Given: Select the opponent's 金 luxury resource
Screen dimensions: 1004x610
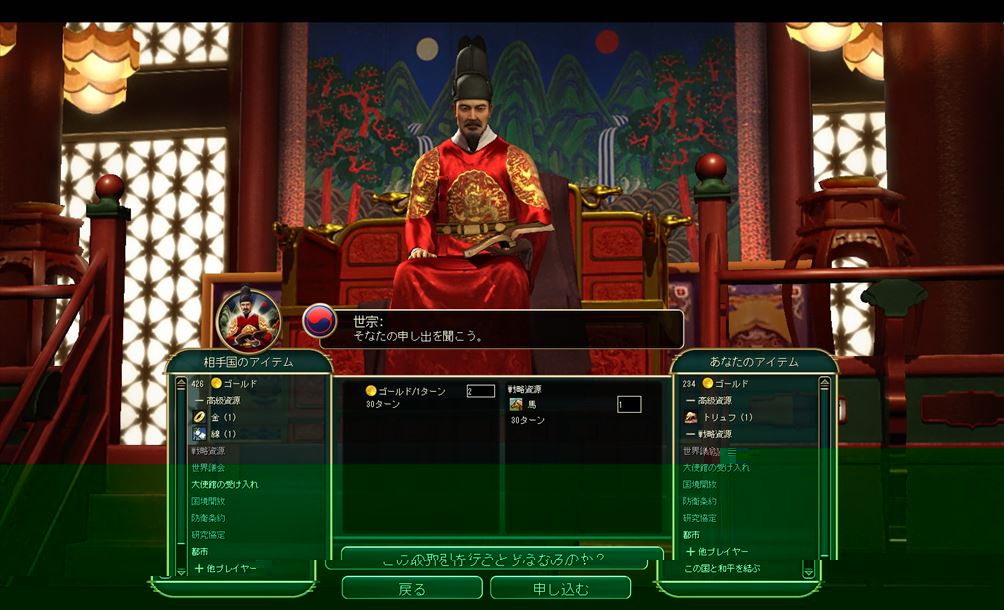Looking at the screenshot, I should [x=222, y=416].
